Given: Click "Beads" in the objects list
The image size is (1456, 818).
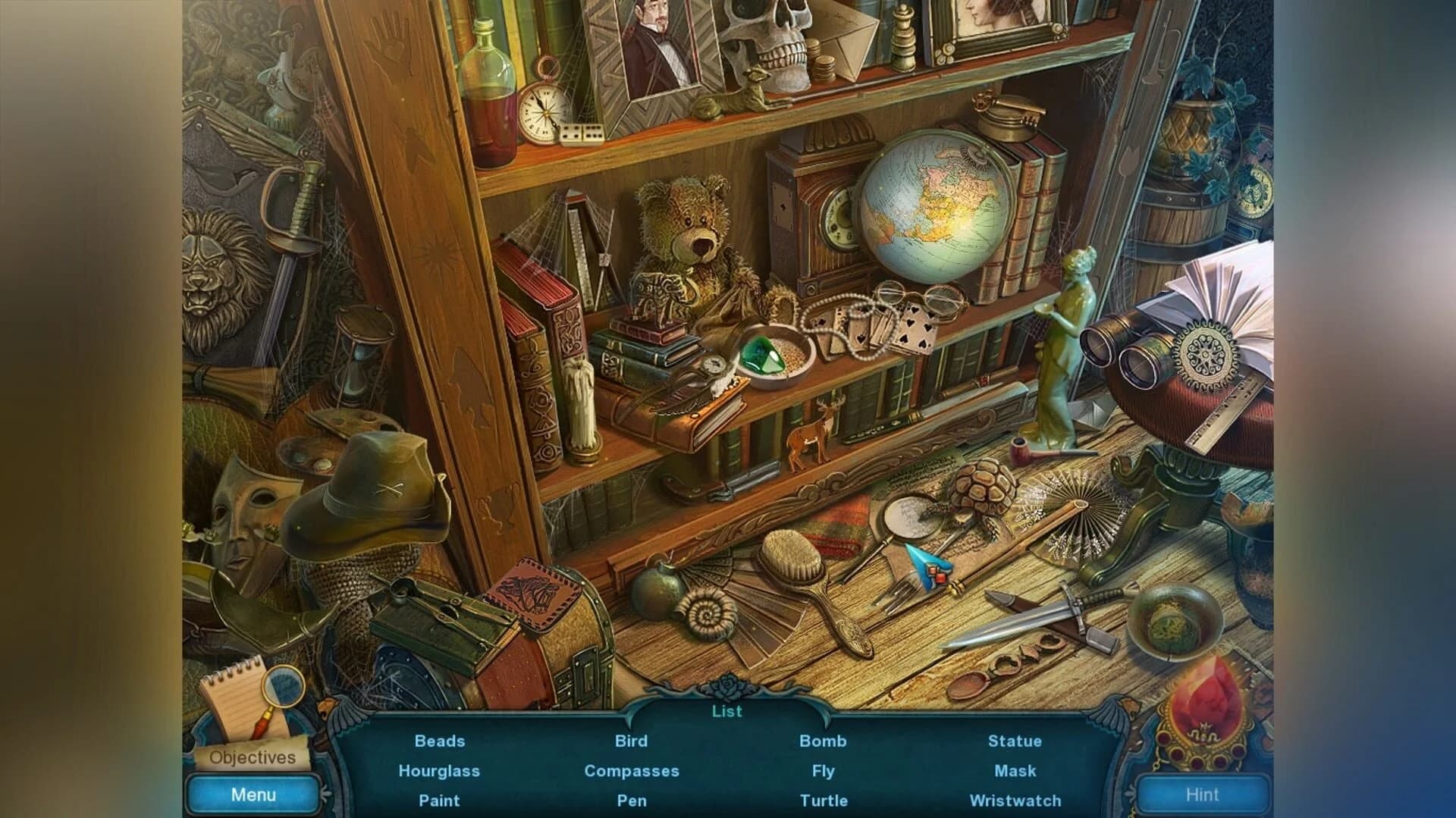Looking at the screenshot, I should [438, 741].
